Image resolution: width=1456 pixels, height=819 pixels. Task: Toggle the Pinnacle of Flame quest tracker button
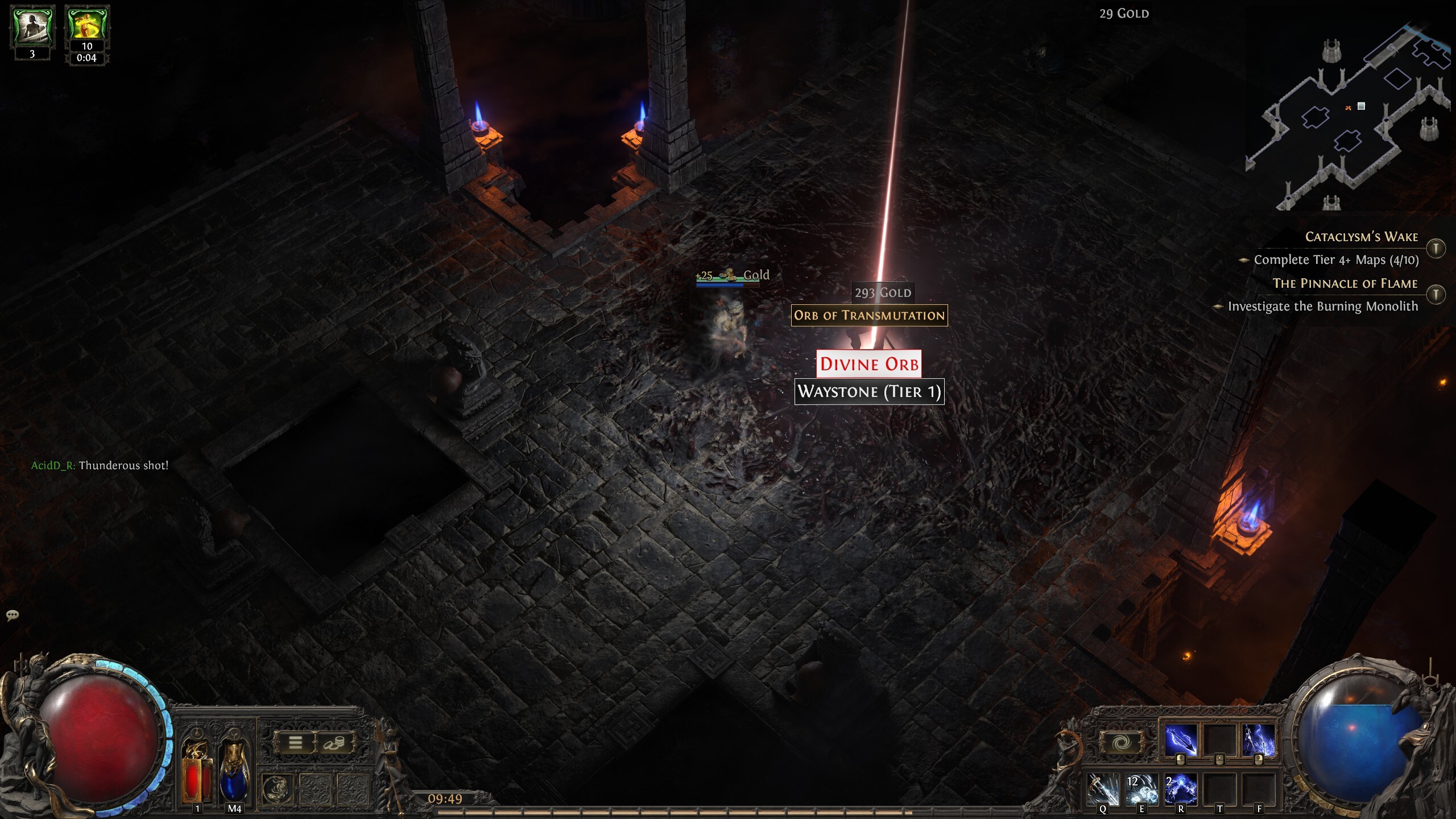[1436, 294]
